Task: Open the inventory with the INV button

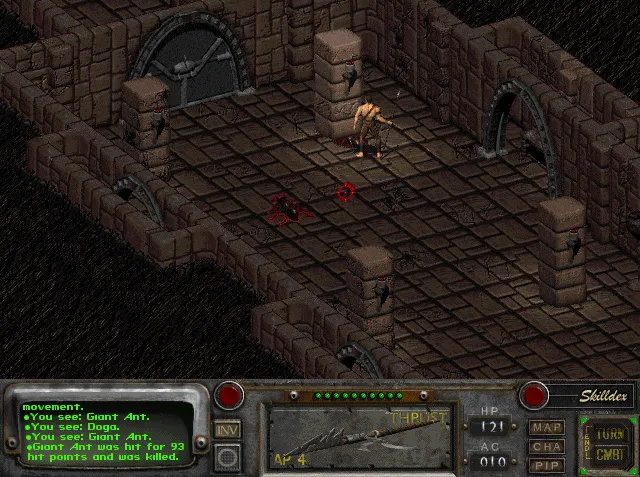Action: 228,429
